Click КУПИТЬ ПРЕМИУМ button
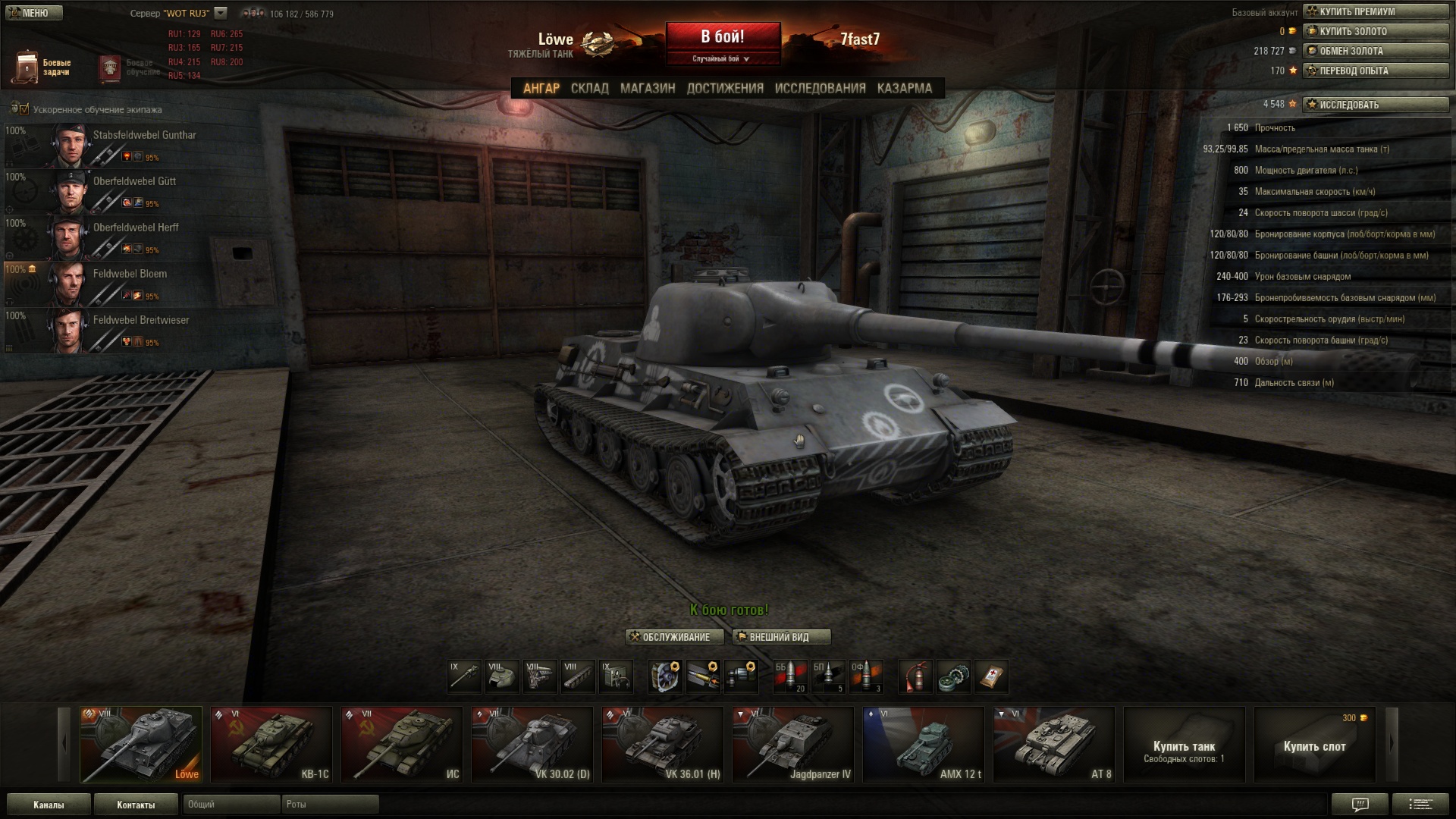The width and height of the screenshot is (1456, 819). (x=1375, y=11)
